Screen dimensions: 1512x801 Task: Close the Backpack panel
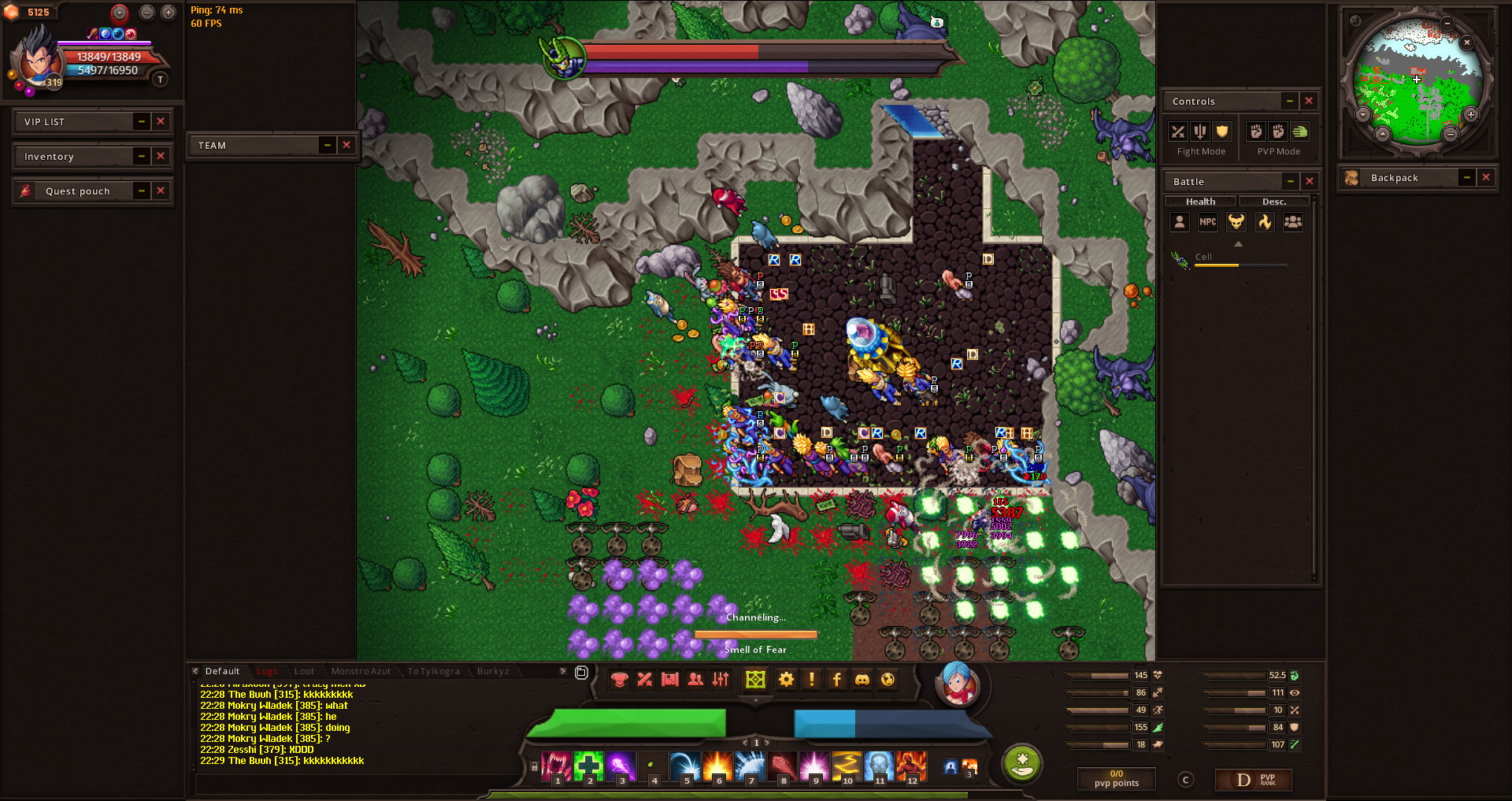pyautogui.click(x=1486, y=177)
